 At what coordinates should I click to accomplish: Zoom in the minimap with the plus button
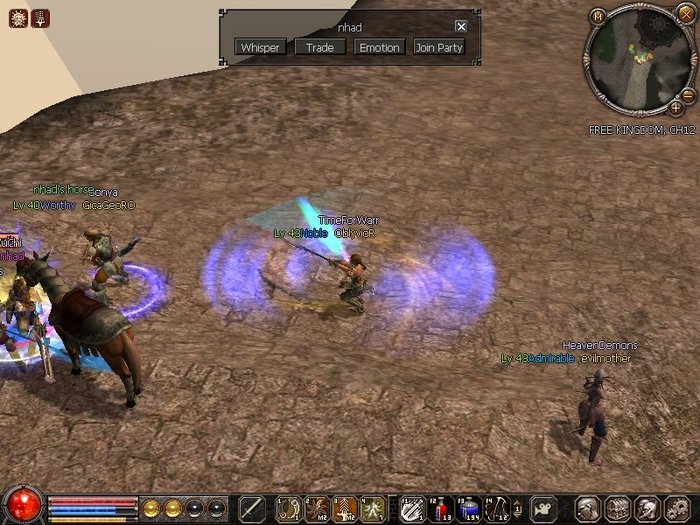click(x=676, y=106)
